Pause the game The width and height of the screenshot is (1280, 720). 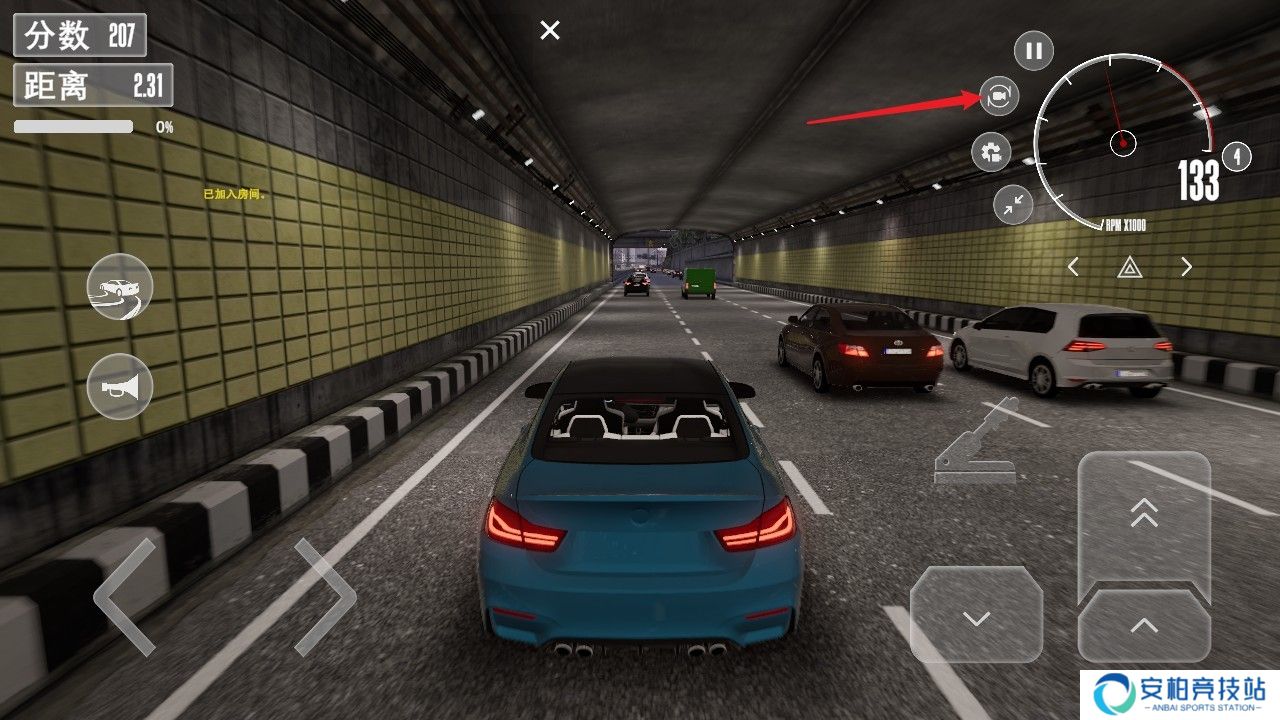point(1034,50)
